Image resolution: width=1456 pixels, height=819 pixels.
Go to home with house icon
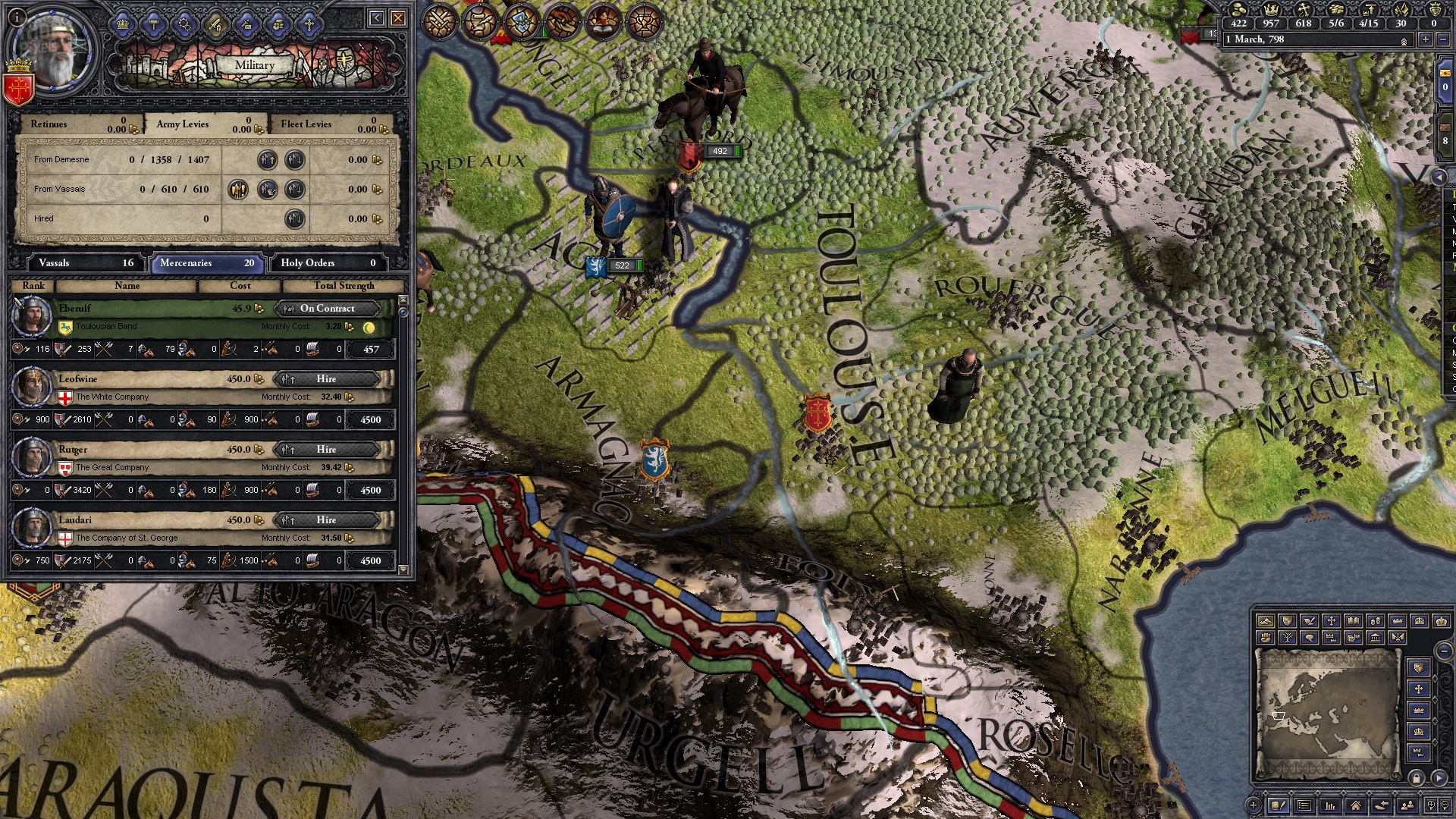1355,805
